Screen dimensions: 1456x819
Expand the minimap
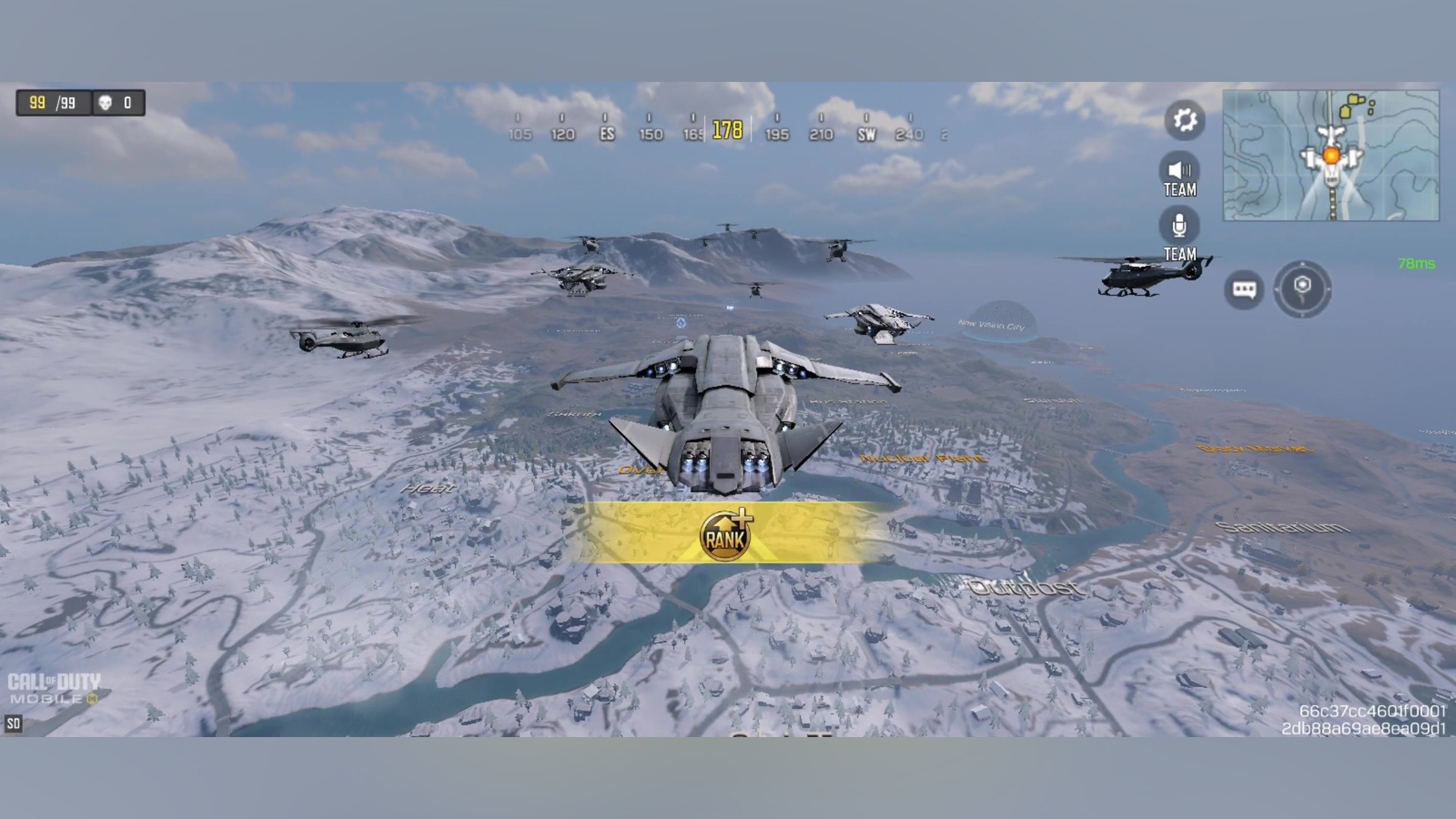click(x=1331, y=155)
